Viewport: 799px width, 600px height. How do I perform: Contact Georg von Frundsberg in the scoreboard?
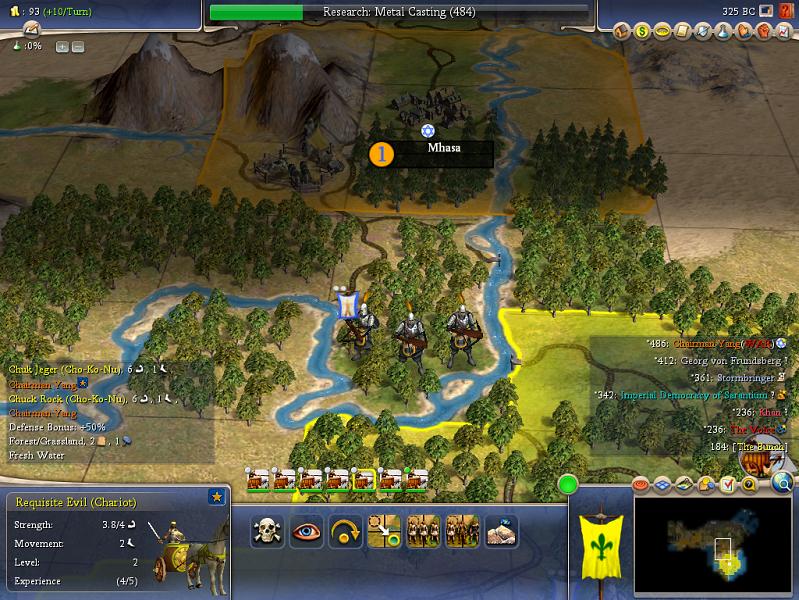[733, 360]
